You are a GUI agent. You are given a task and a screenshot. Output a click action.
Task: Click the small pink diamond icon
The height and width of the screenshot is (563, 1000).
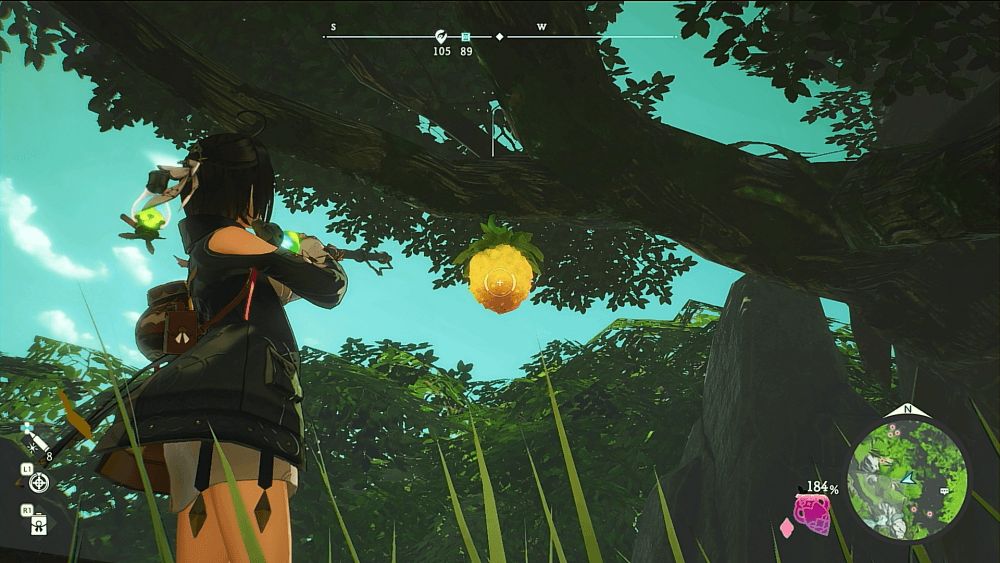[786, 526]
